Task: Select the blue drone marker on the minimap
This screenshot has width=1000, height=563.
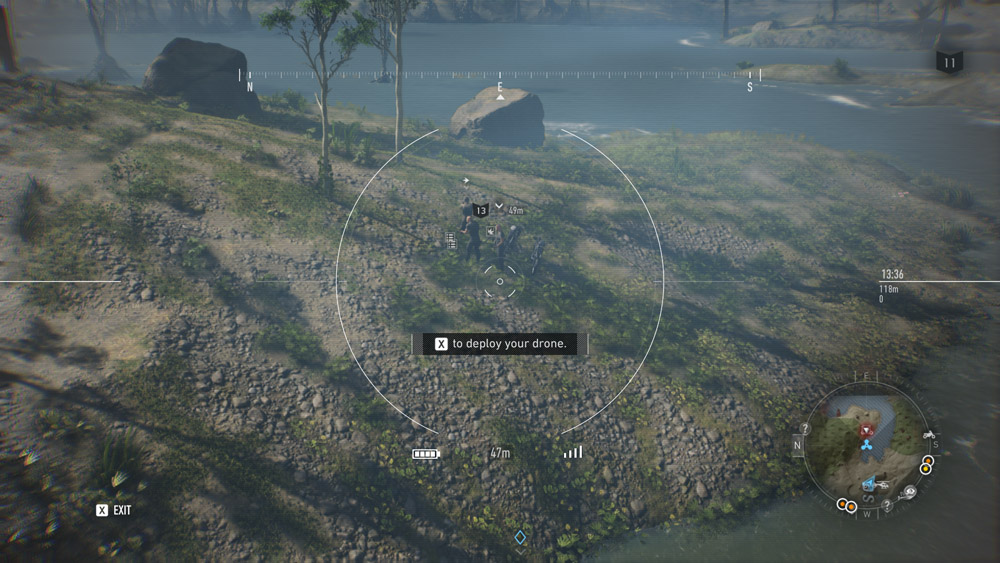Action: click(866, 444)
